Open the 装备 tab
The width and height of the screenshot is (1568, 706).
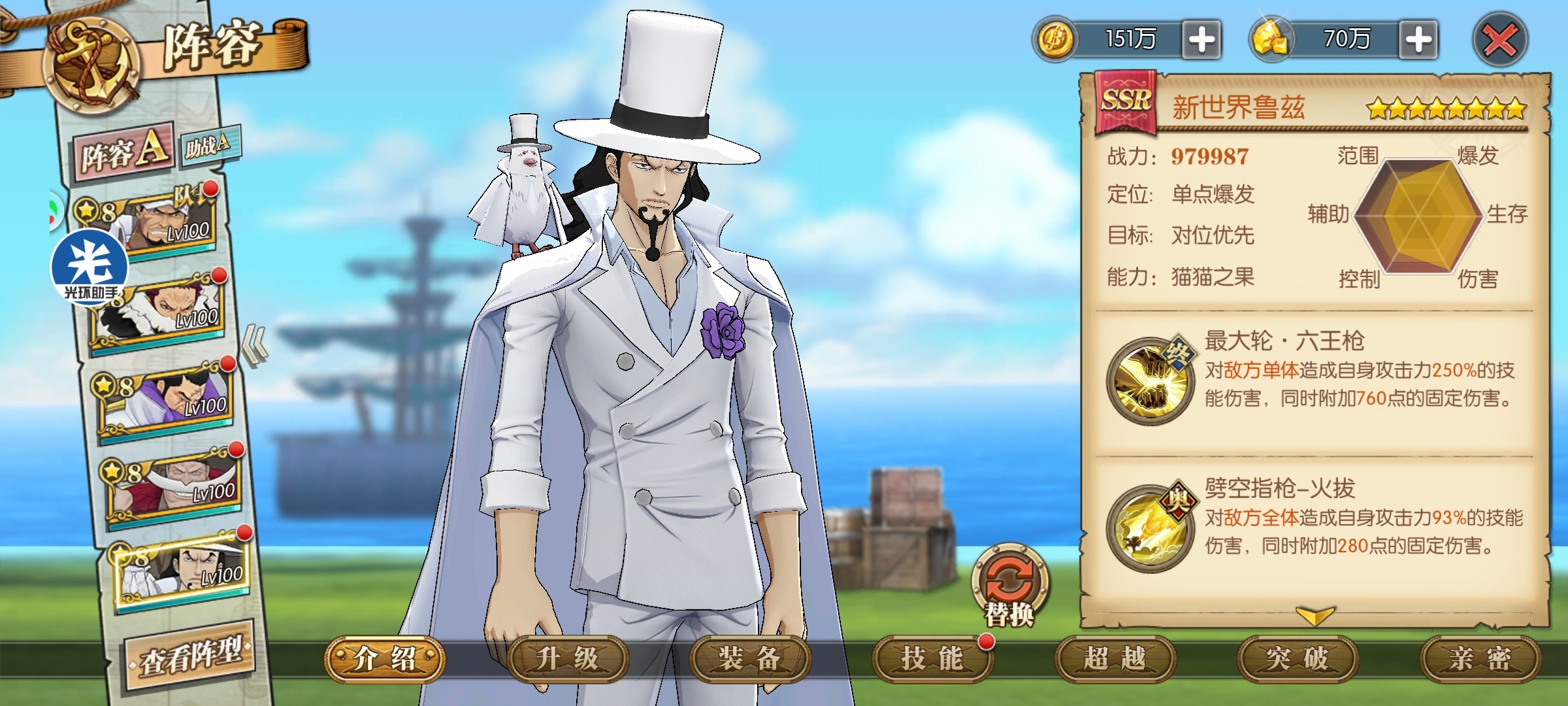(750, 659)
